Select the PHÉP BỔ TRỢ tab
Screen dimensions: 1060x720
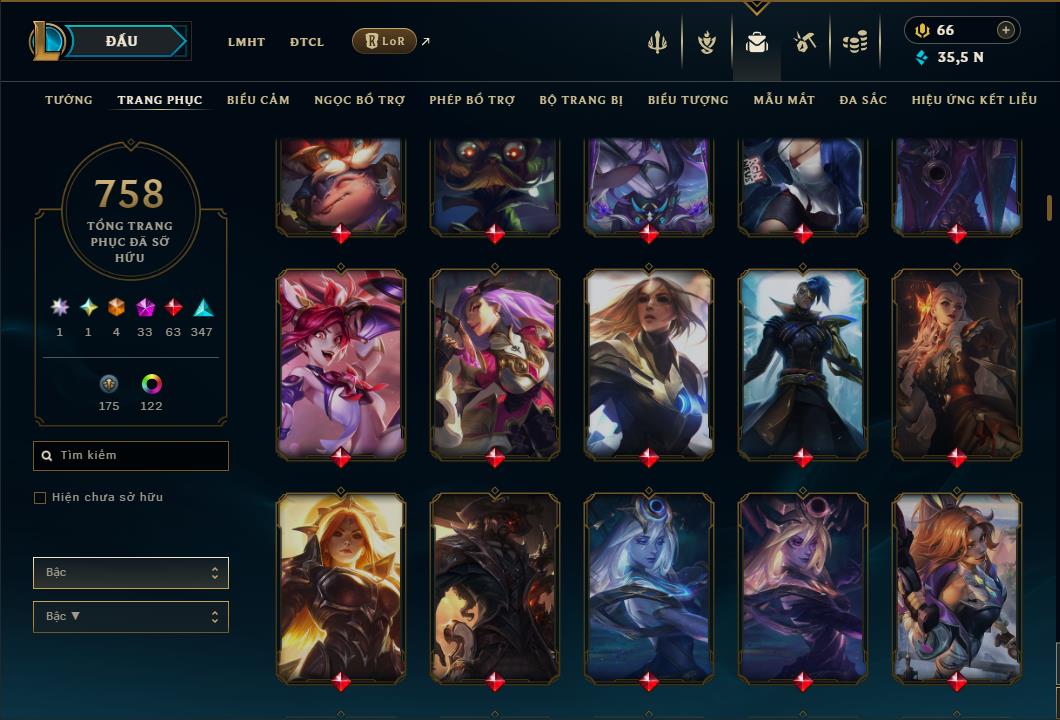point(472,100)
